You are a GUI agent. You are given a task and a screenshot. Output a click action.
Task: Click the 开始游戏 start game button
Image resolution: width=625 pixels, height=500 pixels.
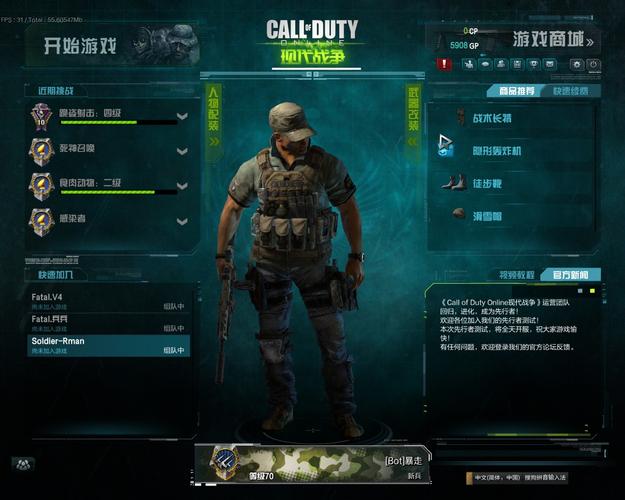click(x=82, y=45)
